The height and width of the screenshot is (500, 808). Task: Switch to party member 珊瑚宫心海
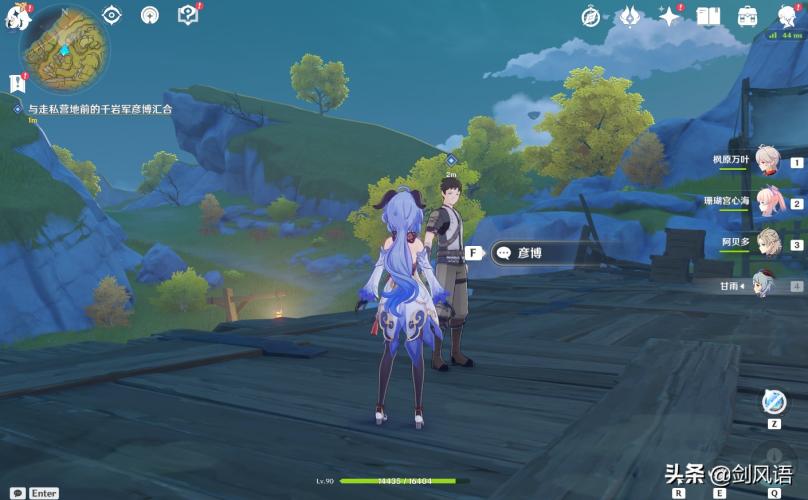coord(766,202)
